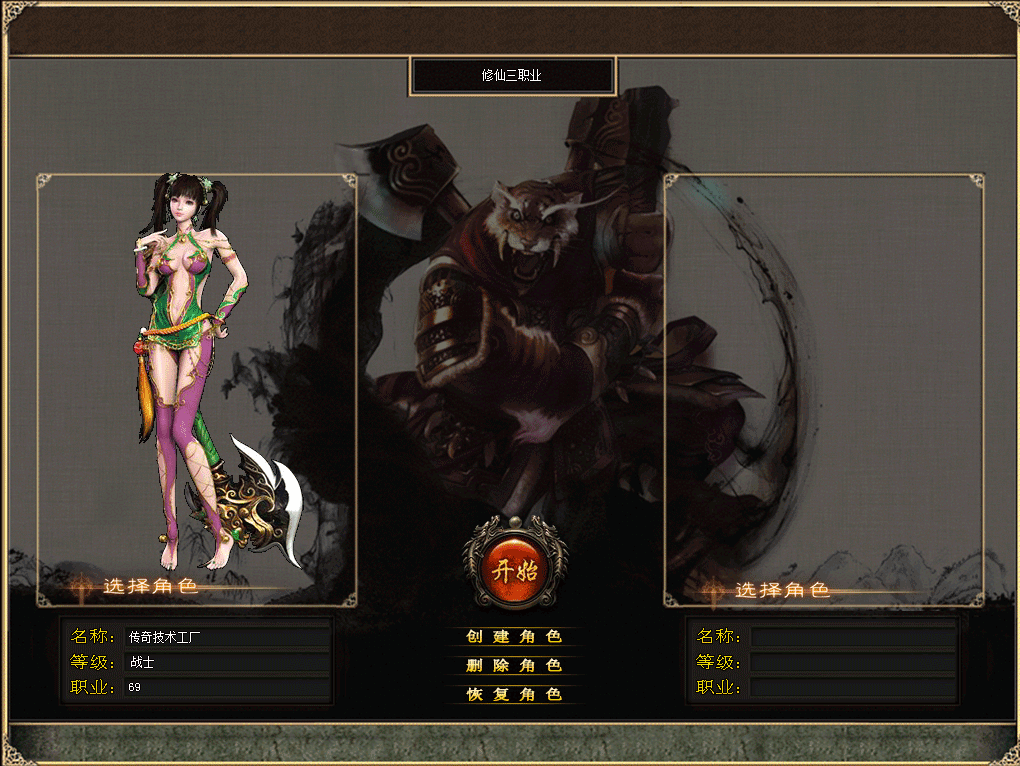The height and width of the screenshot is (766, 1020).
Task: Start the game with the 开始 button
Action: point(514,563)
